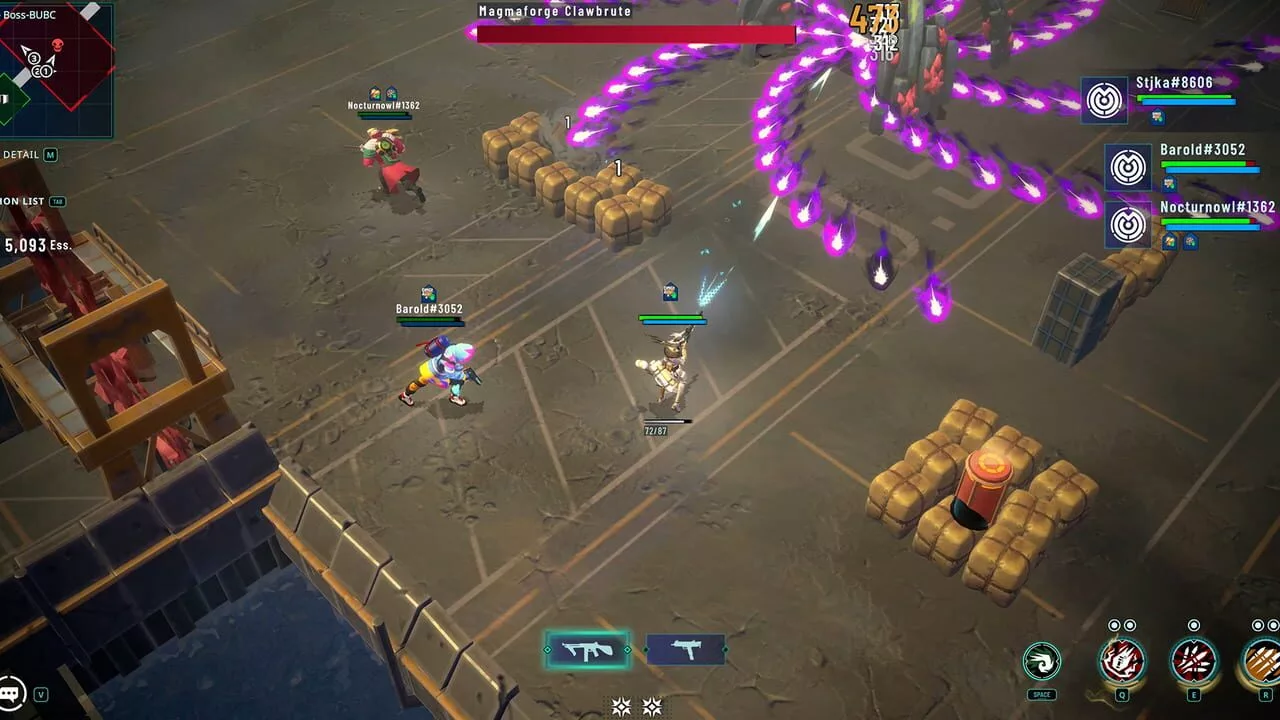1280x720 pixels.
Task: Open the chat speech bubble icon
Action: click(12, 691)
